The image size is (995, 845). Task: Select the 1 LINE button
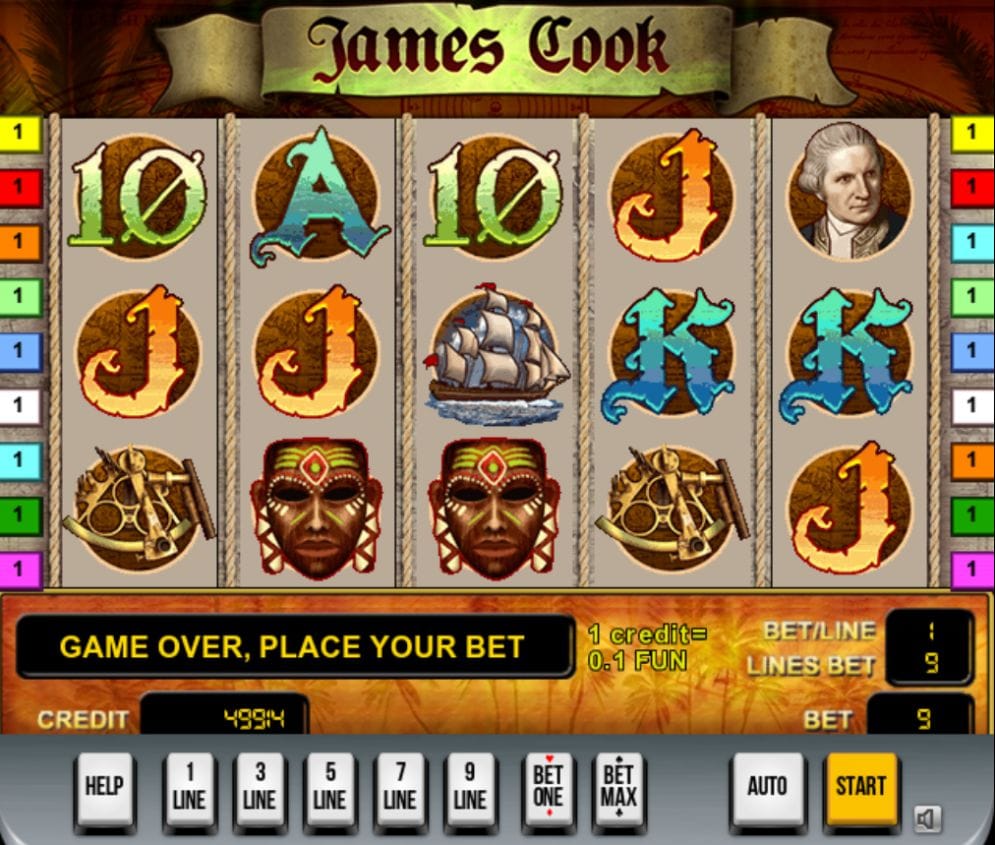tap(189, 788)
